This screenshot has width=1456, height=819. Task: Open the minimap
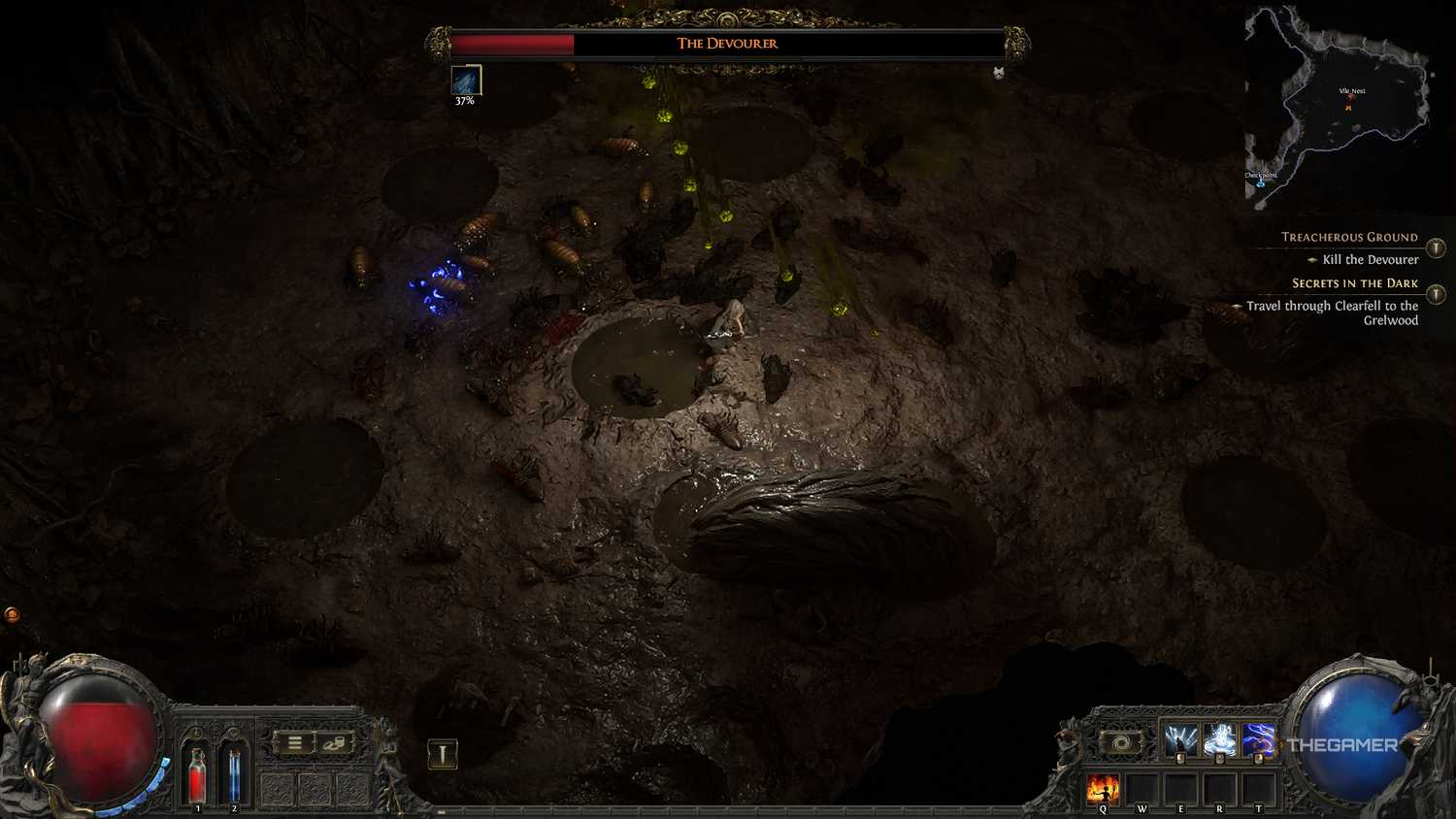(1338, 105)
